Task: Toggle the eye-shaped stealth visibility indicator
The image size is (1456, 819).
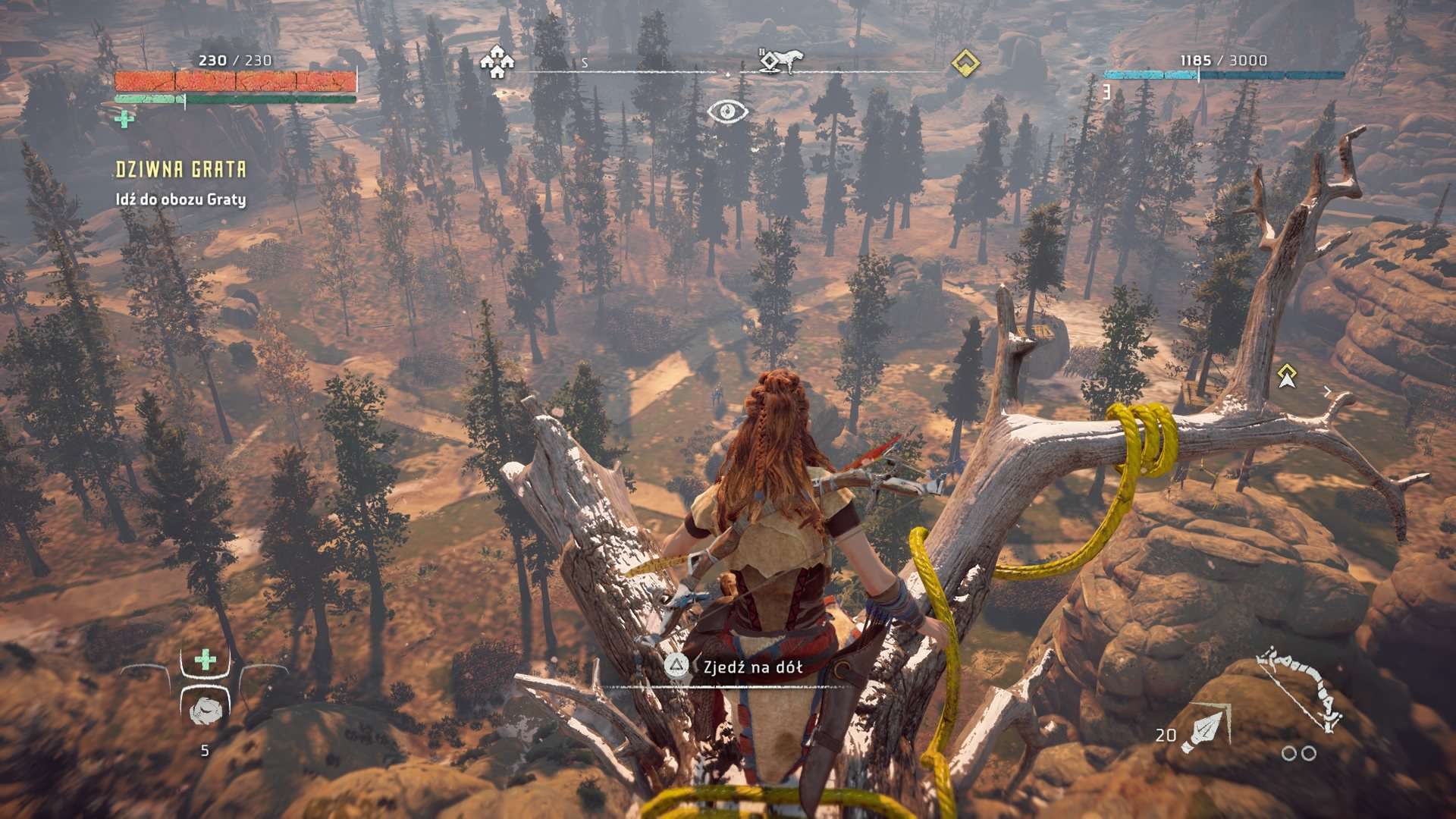Action: (x=727, y=112)
